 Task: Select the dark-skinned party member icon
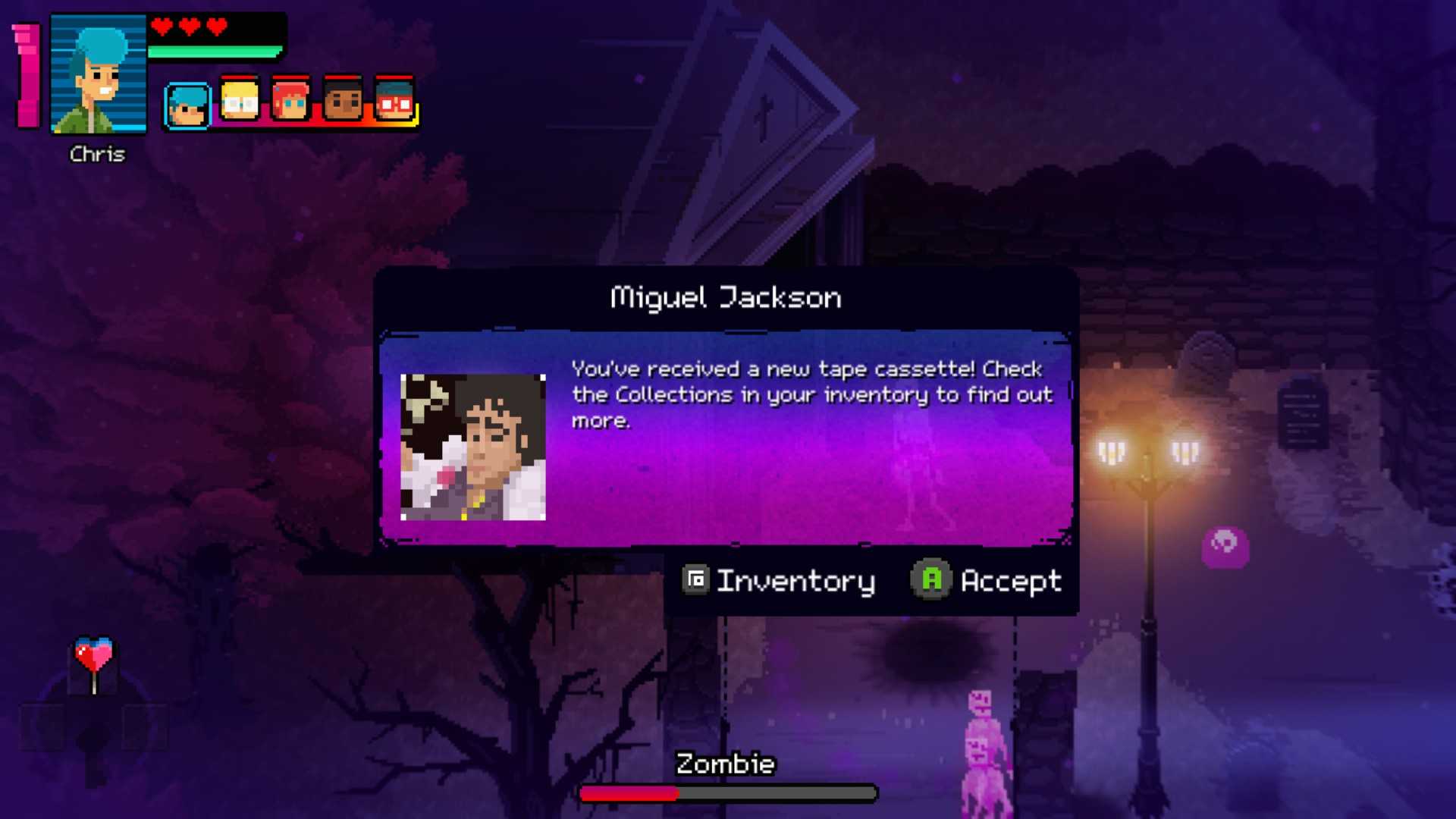click(x=343, y=101)
